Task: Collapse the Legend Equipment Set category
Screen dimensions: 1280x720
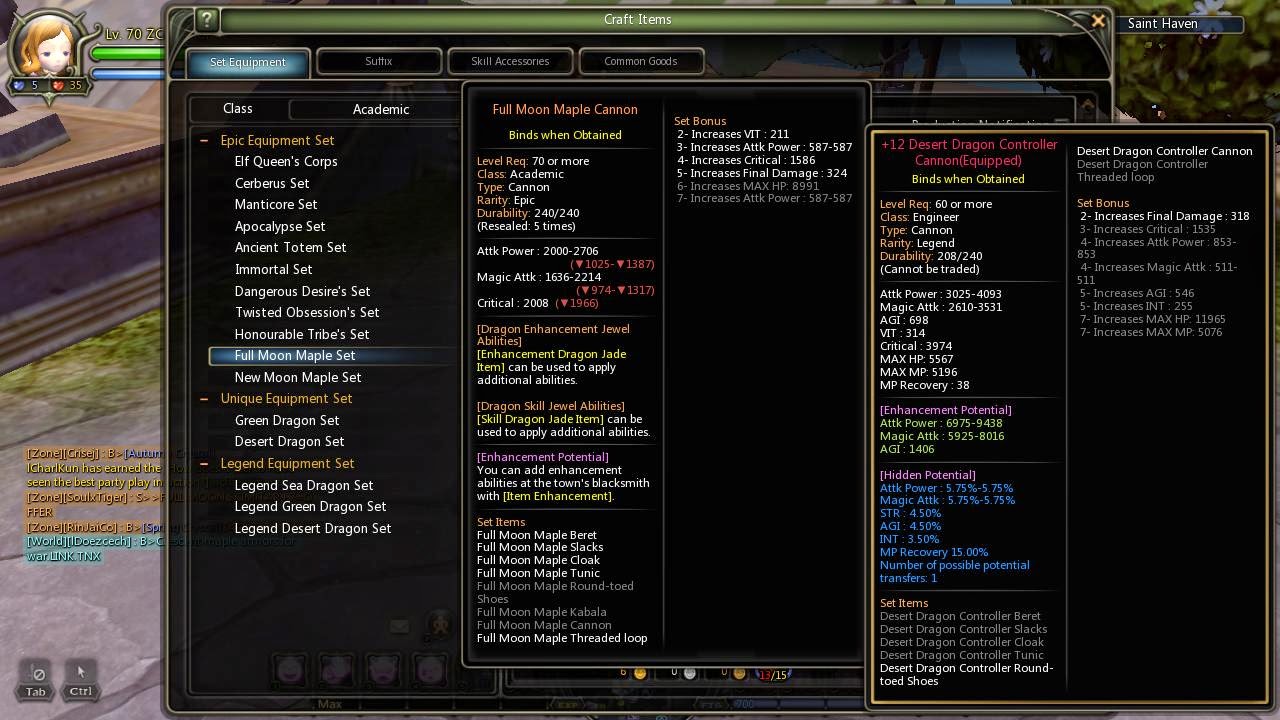Action: coord(204,463)
